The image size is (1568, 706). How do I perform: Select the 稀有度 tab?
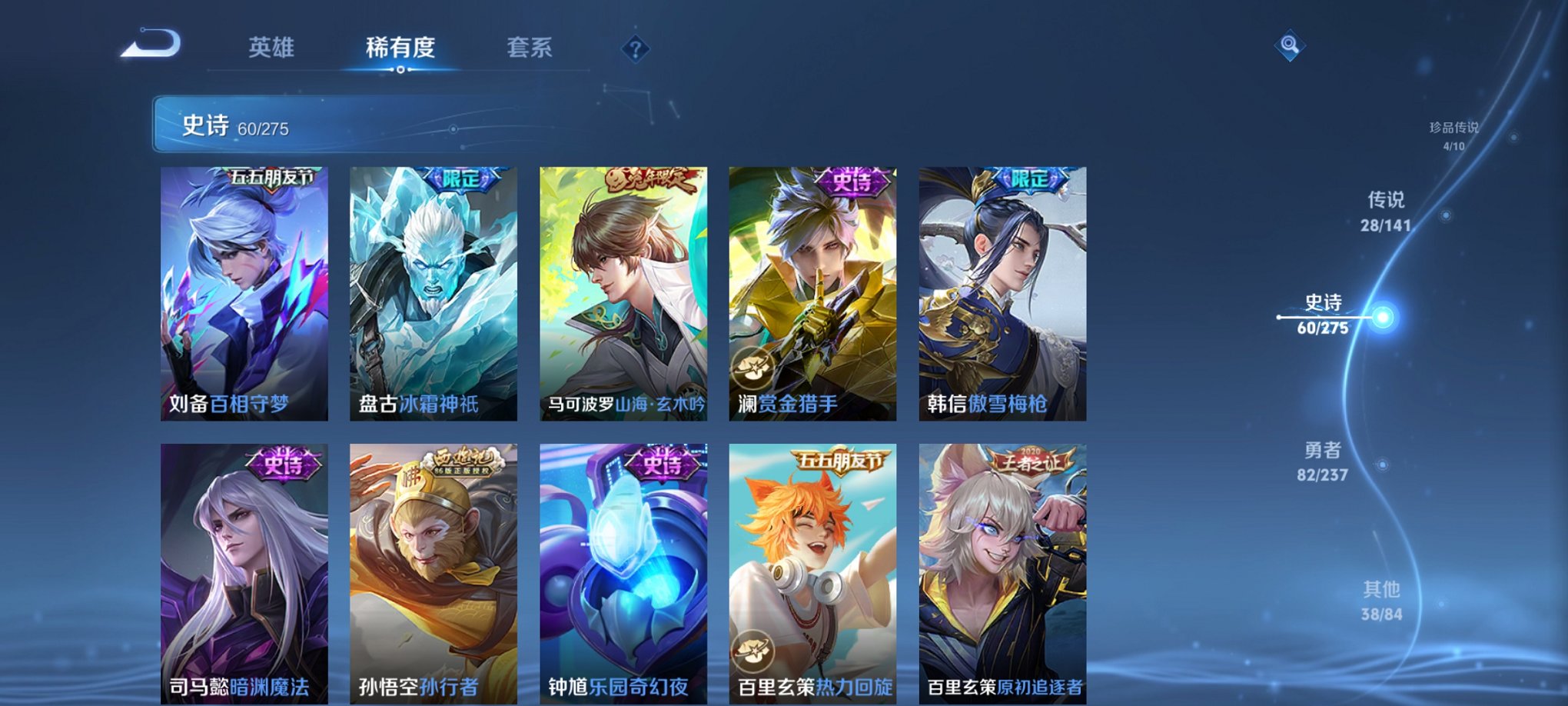coord(401,48)
